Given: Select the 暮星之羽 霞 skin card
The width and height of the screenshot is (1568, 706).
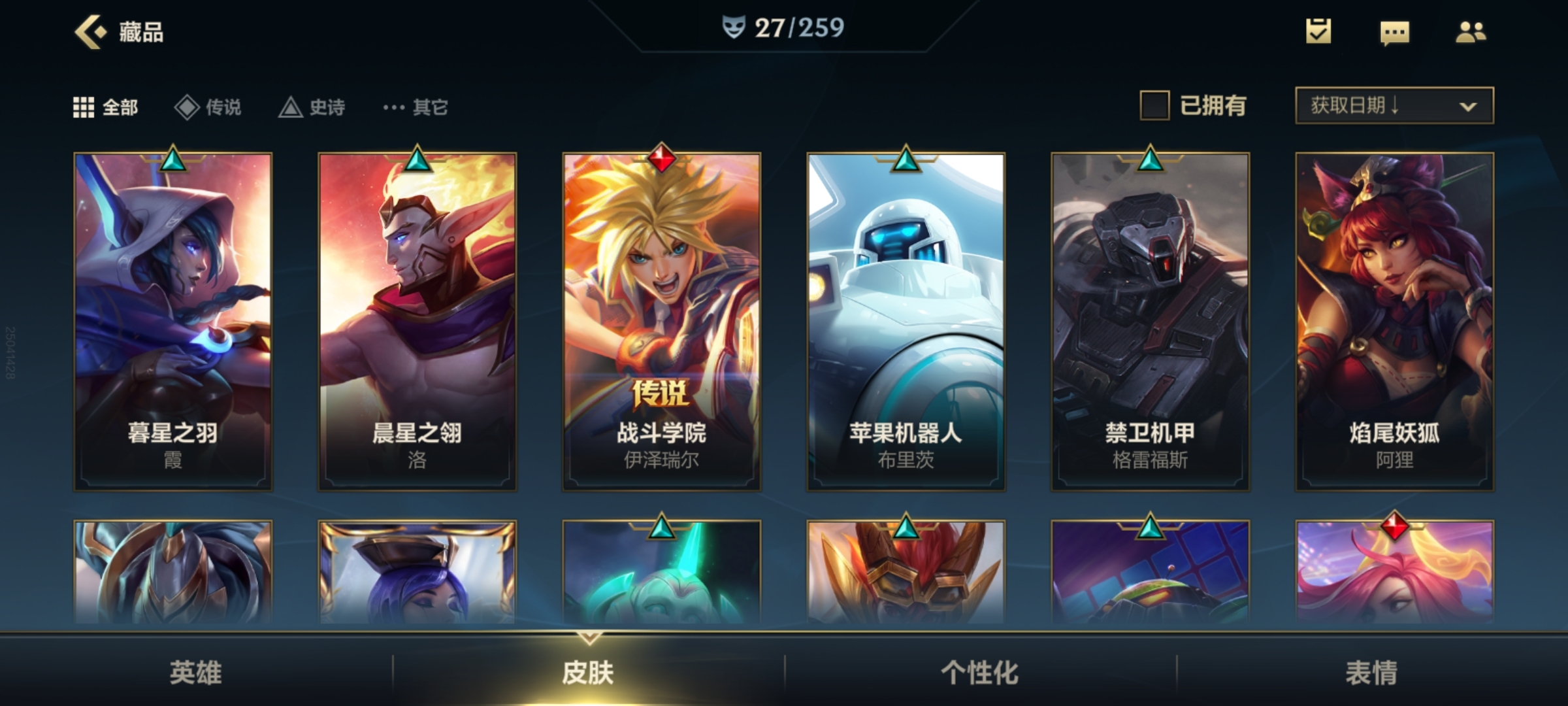Looking at the screenshot, I should pyautogui.click(x=173, y=322).
